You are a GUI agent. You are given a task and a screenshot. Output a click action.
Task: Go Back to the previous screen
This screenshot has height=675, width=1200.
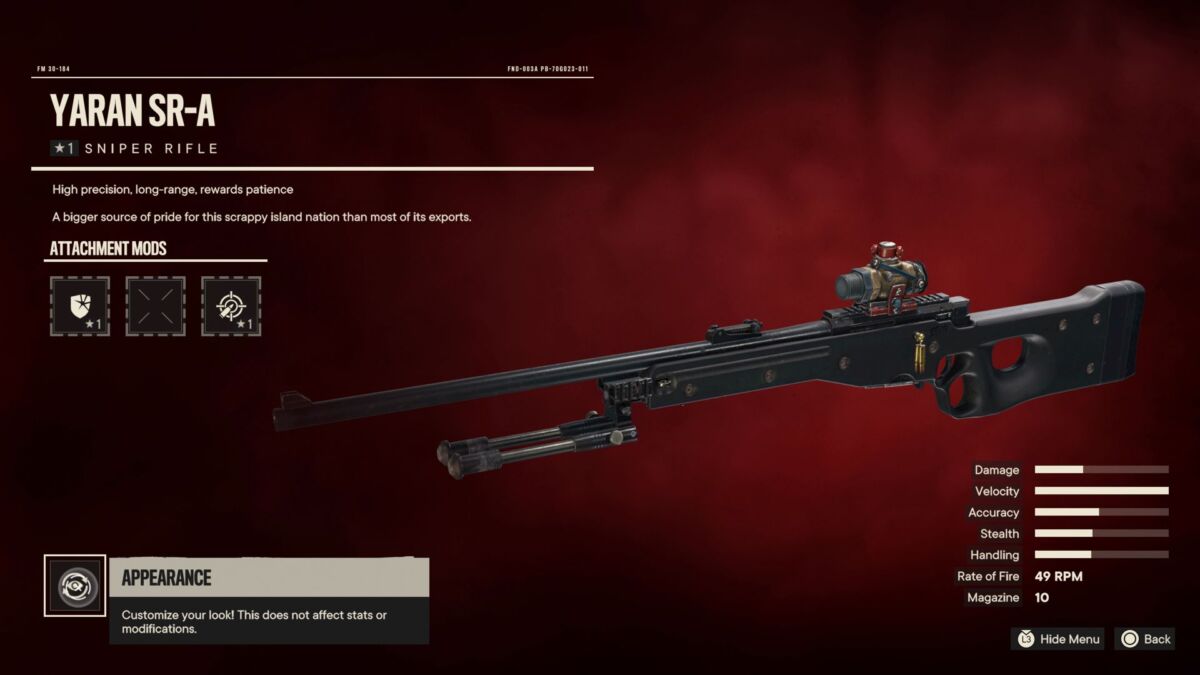point(1146,639)
